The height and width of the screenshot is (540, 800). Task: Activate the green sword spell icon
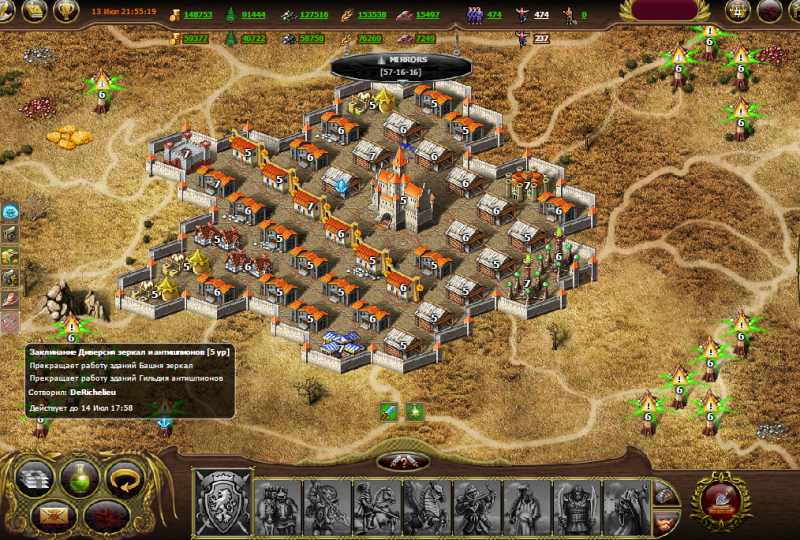390,411
